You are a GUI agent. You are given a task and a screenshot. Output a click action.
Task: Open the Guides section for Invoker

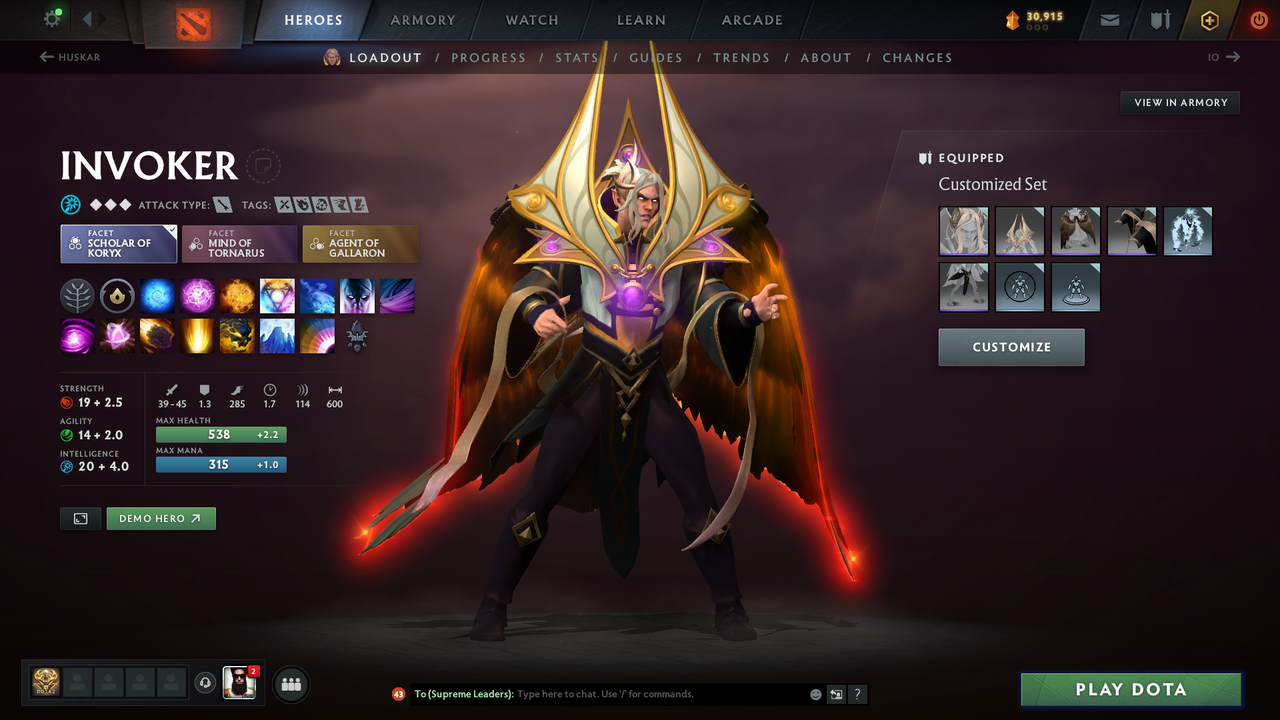pos(656,57)
